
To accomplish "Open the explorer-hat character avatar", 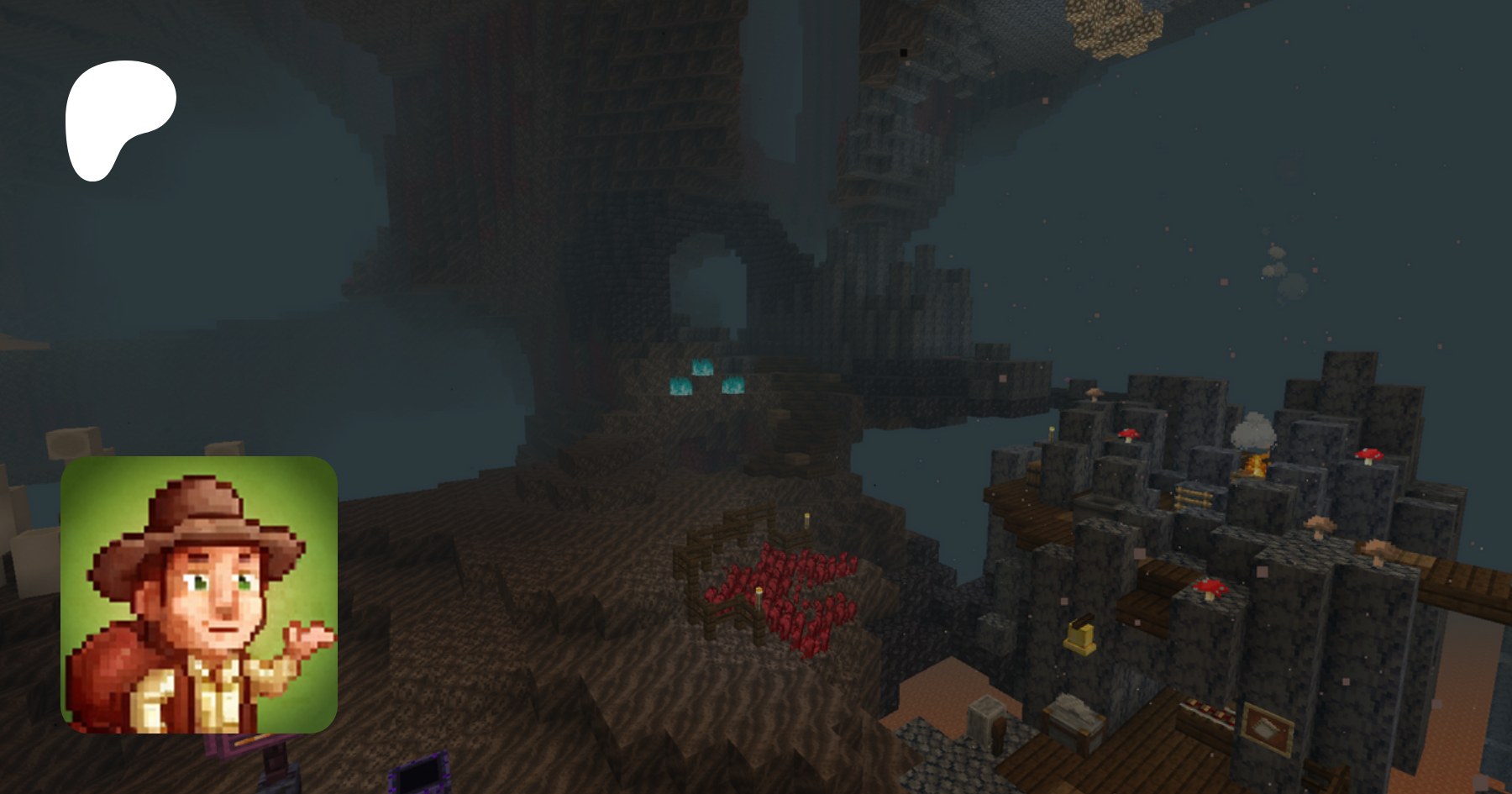I will click(199, 594).
